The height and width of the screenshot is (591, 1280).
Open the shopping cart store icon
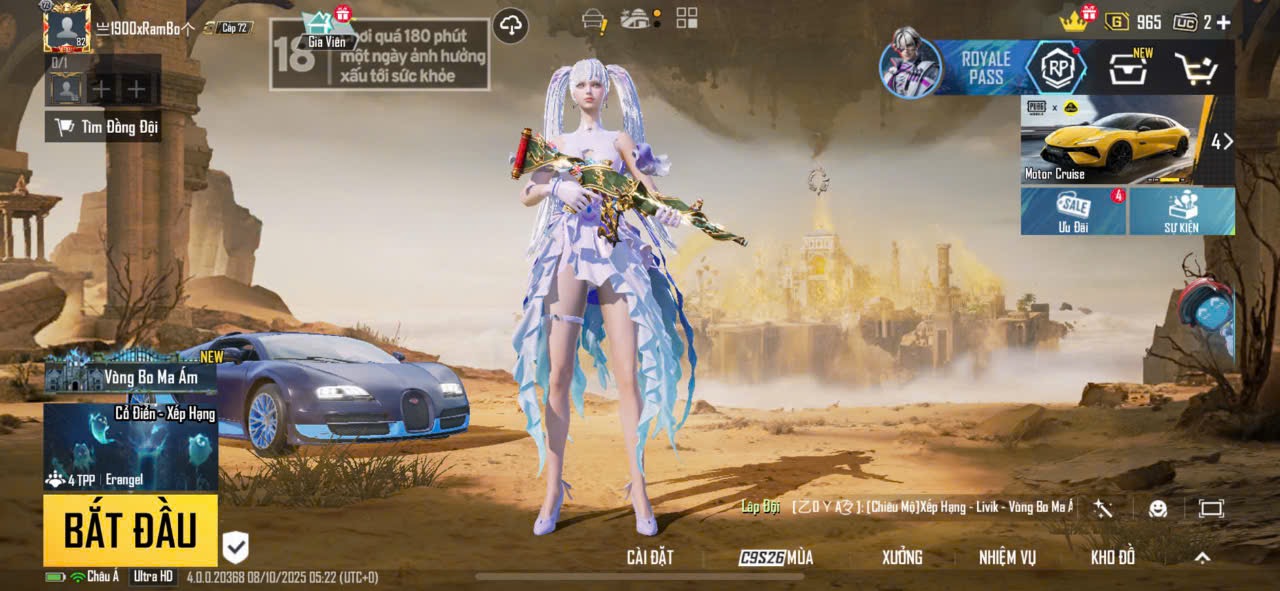(1195, 69)
